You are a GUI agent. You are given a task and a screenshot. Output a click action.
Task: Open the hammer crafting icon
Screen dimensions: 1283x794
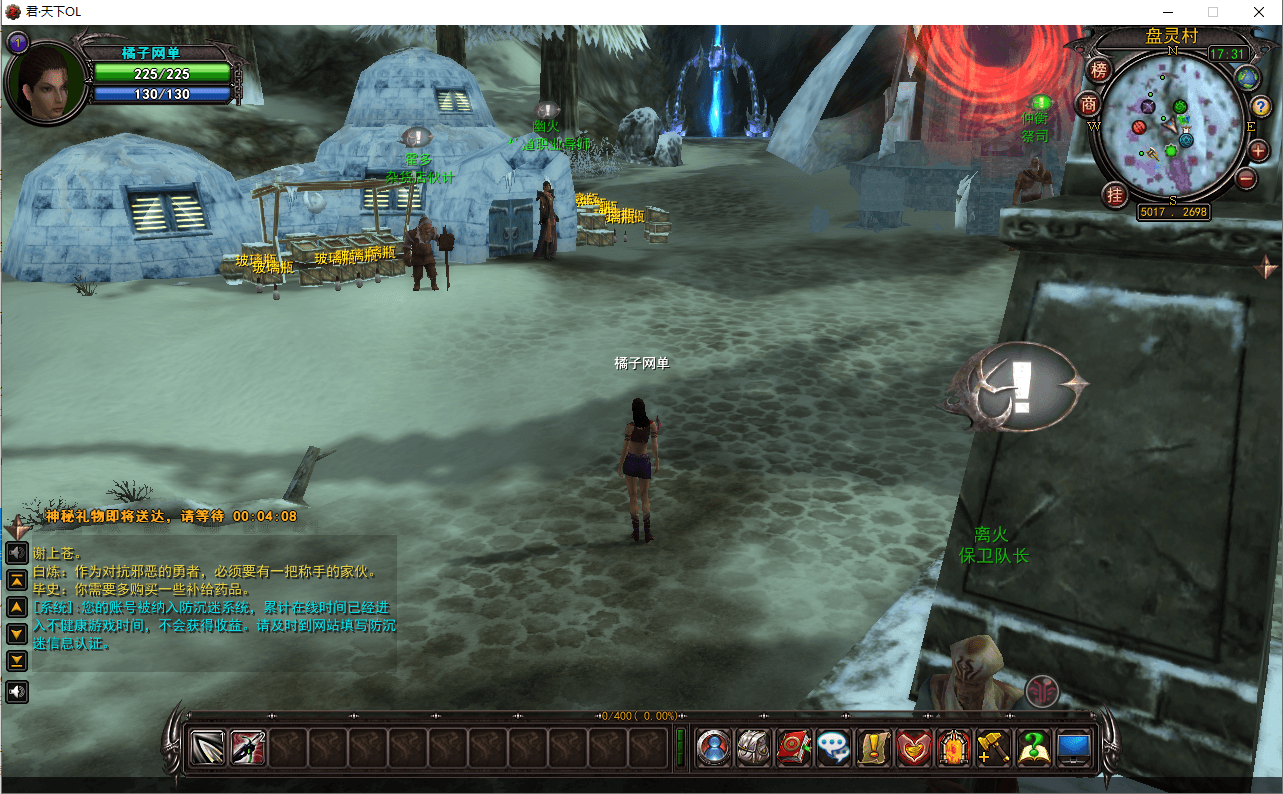pos(994,748)
